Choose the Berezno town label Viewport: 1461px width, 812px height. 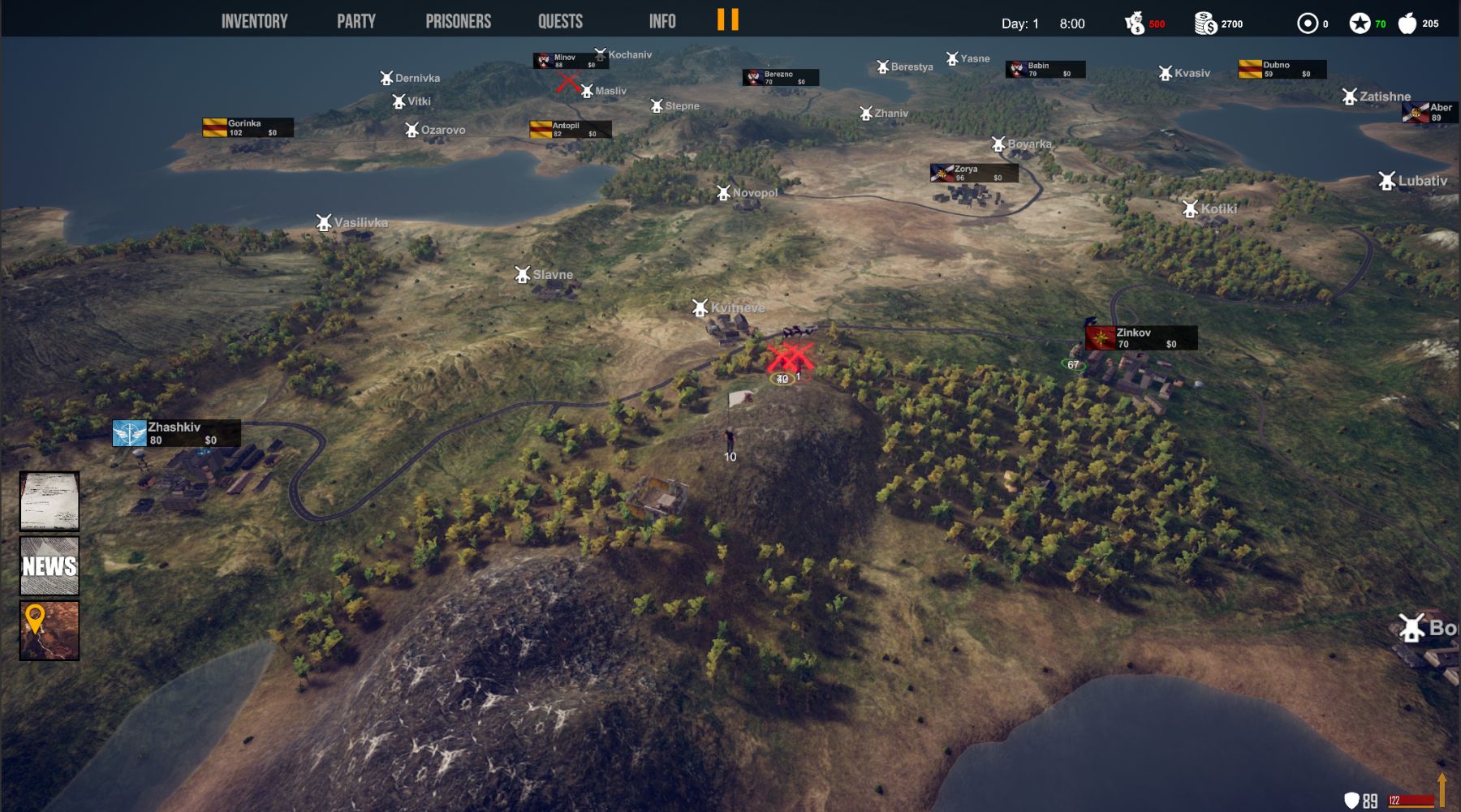click(x=780, y=78)
